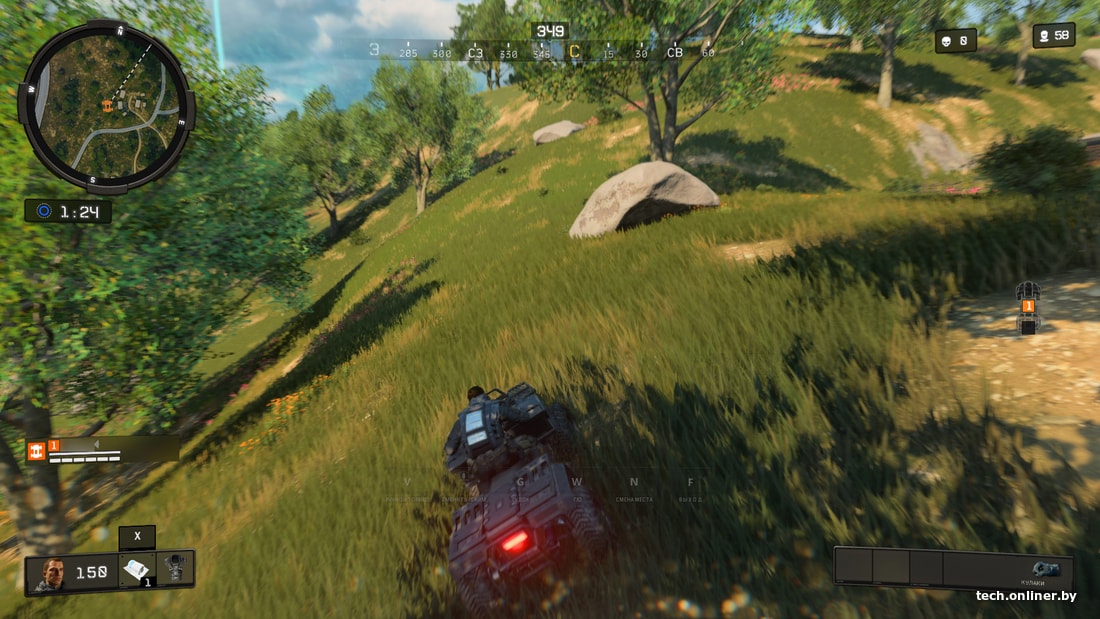The width and height of the screenshot is (1100, 619).
Task: Select the bandage item slot
Action: click(x=137, y=569)
